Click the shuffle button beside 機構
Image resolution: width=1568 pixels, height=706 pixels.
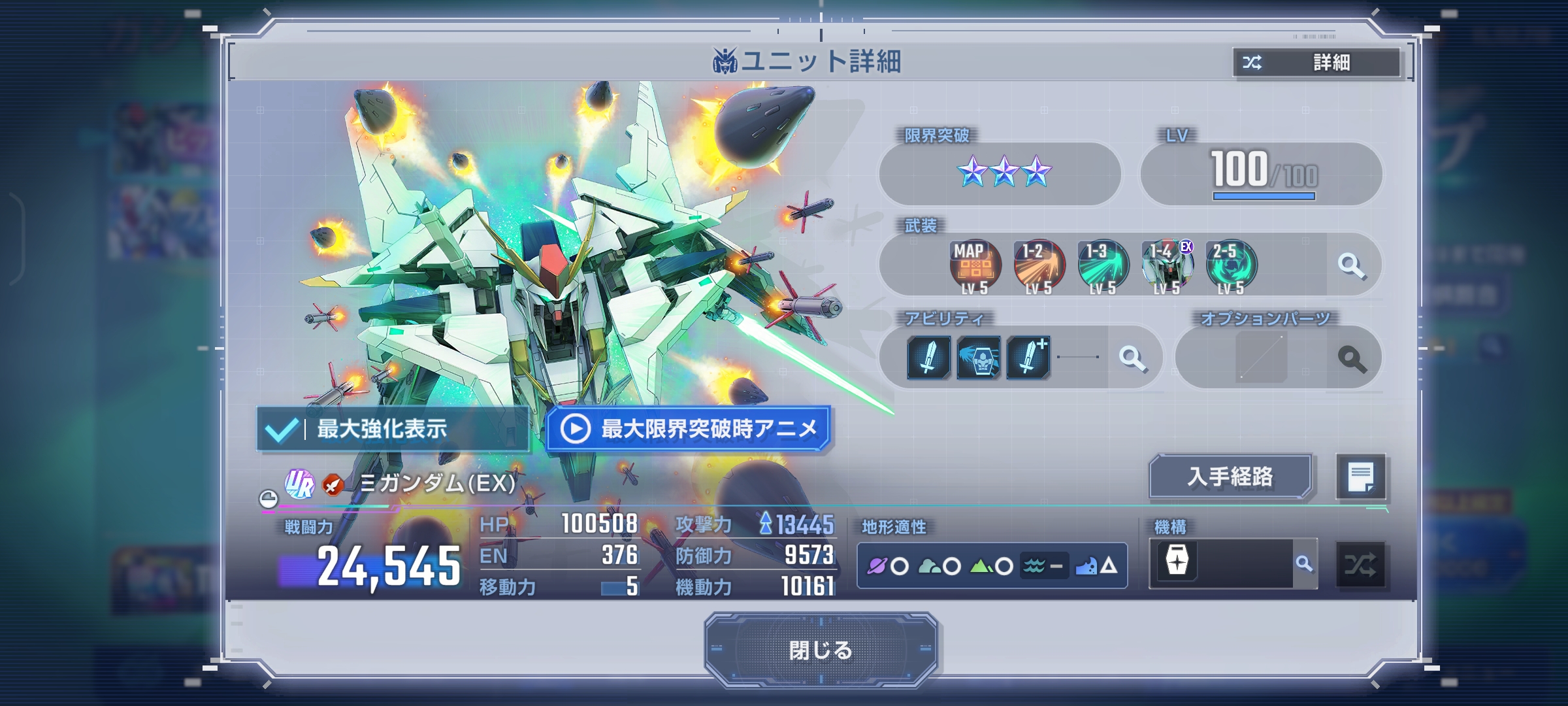click(x=1360, y=565)
